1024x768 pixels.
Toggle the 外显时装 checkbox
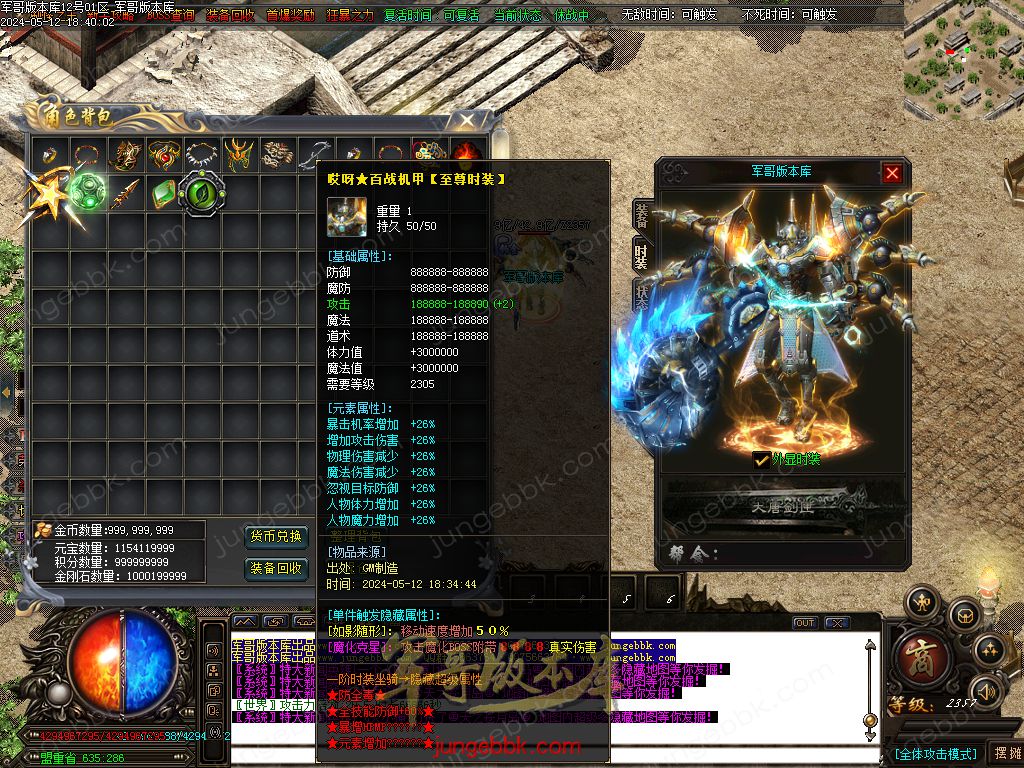click(761, 459)
